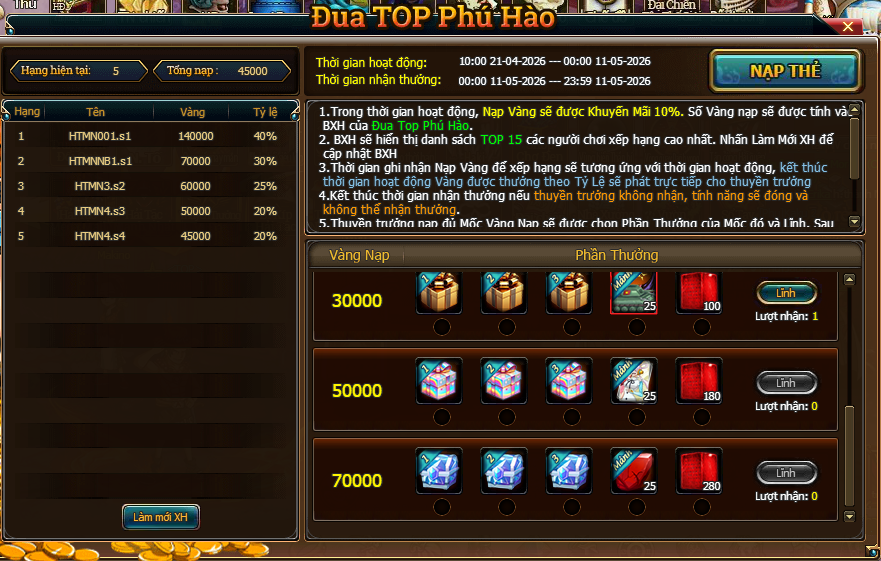Choose the blue crystal chest numbered 1
This screenshot has height=561, width=881.
coord(439,470)
